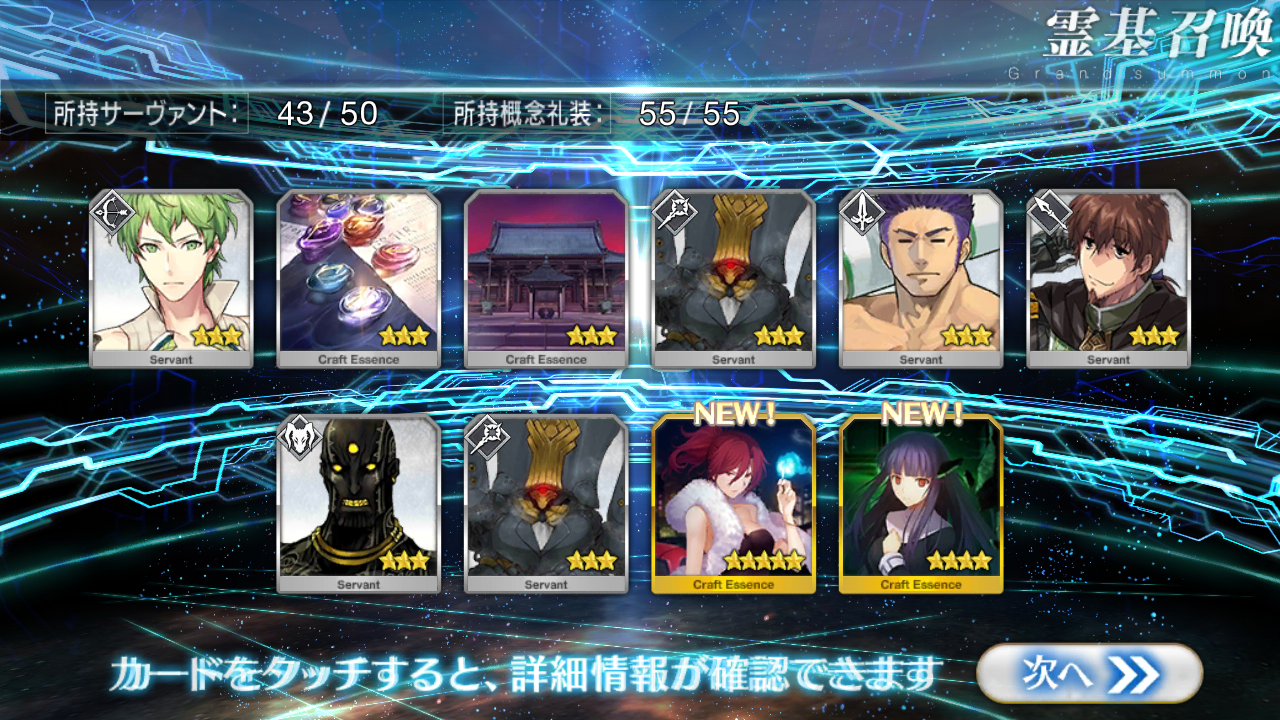Tap the 次へ next button
The height and width of the screenshot is (720, 1280).
(1088, 673)
